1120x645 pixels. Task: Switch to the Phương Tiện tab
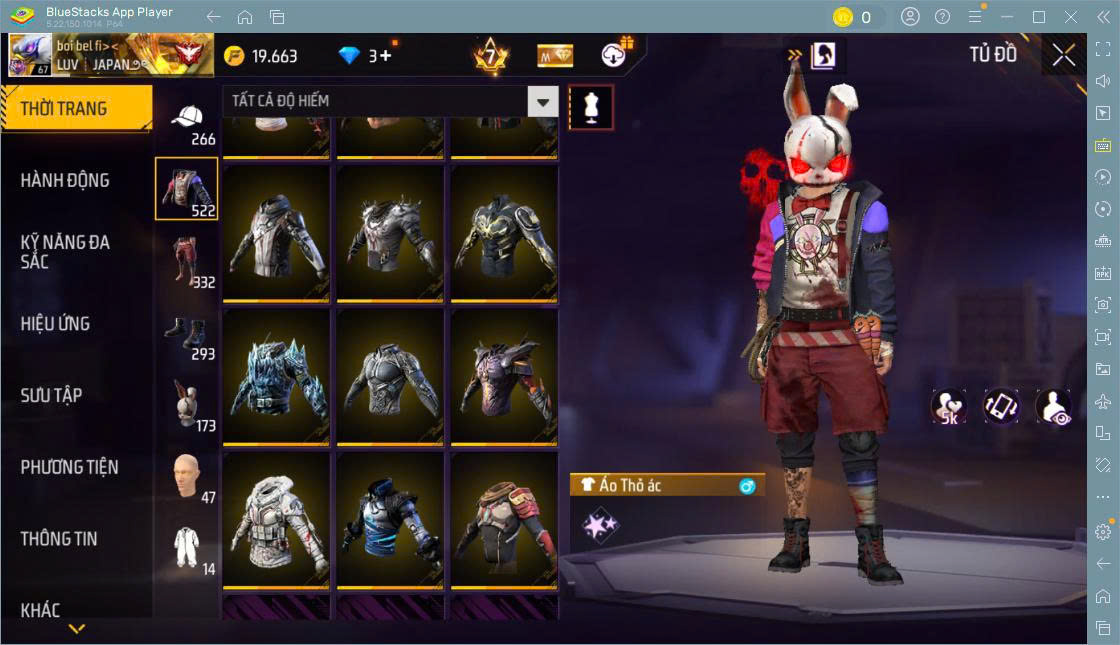click(x=70, y=467)
